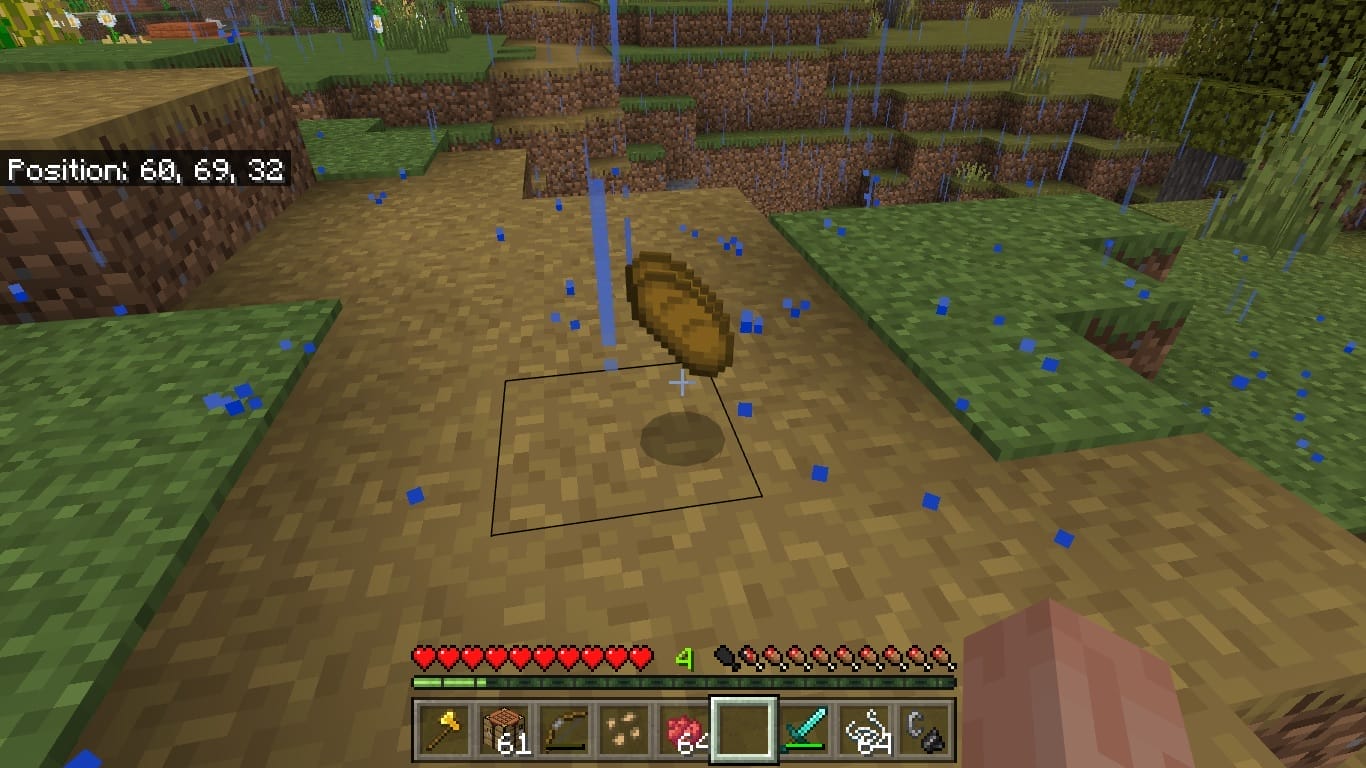Click the rightmost drumstick on the hunger bar

[944, 659]
